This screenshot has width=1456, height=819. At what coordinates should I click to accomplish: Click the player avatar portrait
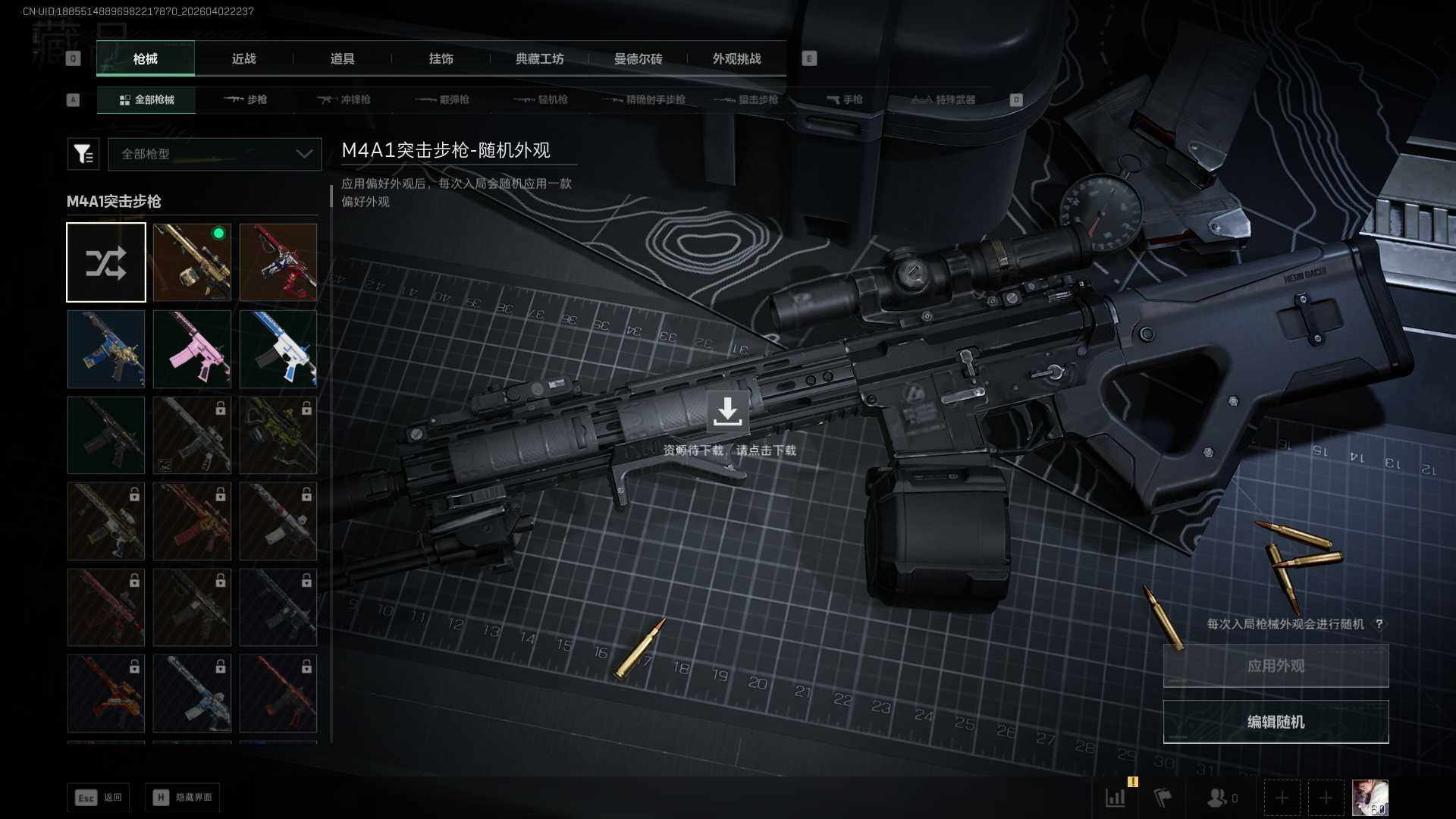(1370, 798)
